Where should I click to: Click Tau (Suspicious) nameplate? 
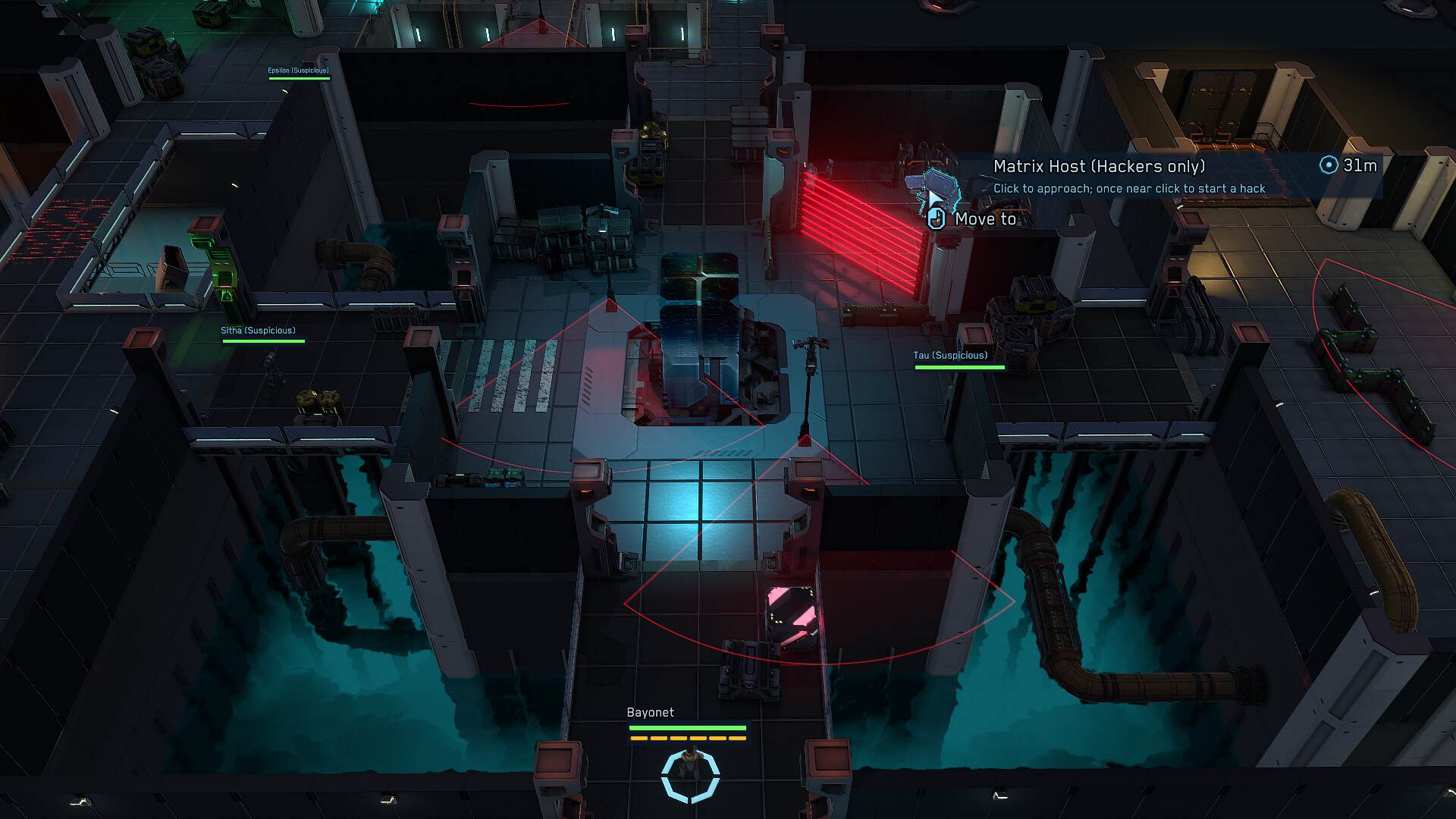pos(949,355)
